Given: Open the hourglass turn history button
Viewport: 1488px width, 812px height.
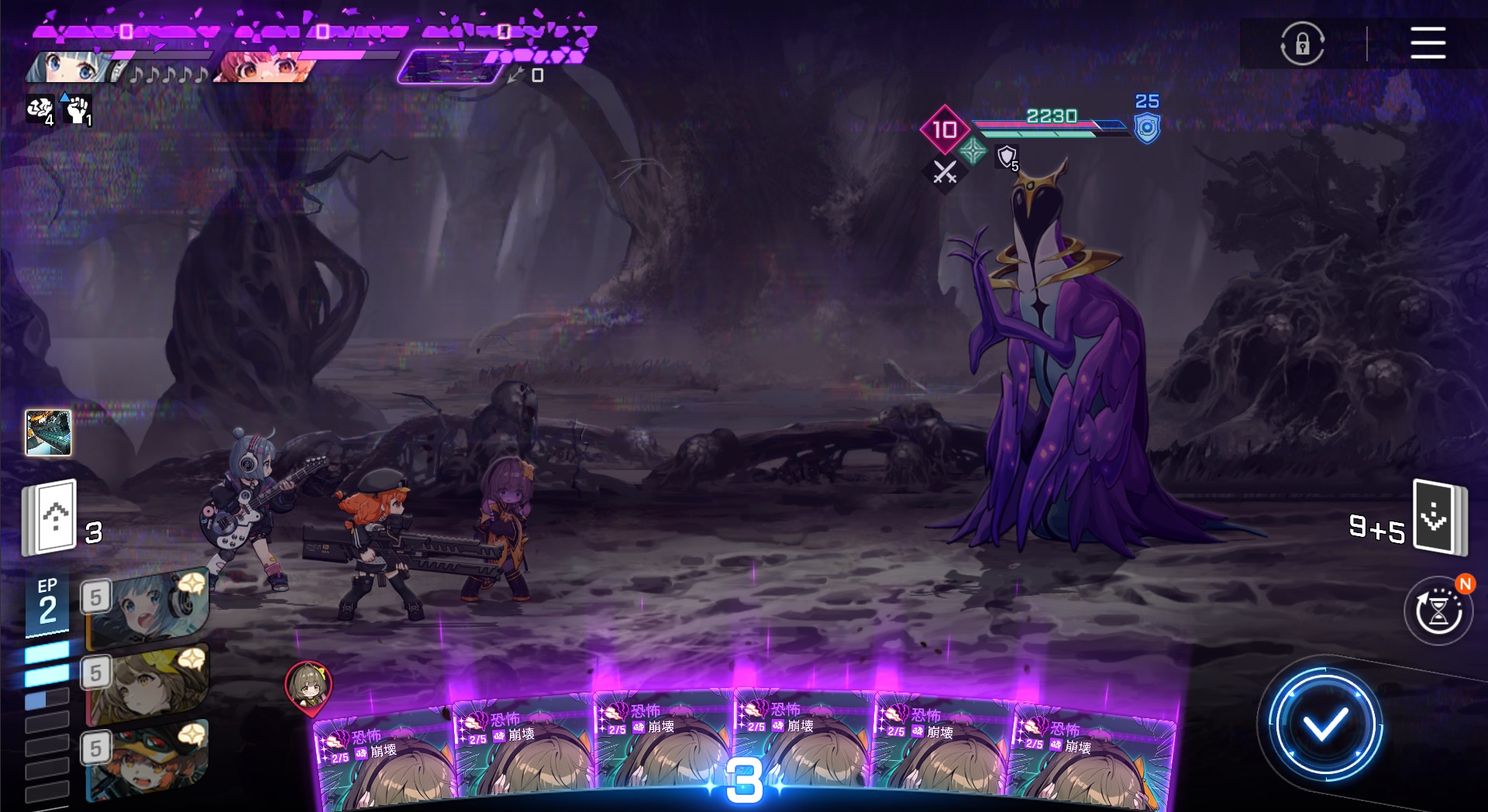Looking at the screenshot, I should [1438, 612].
